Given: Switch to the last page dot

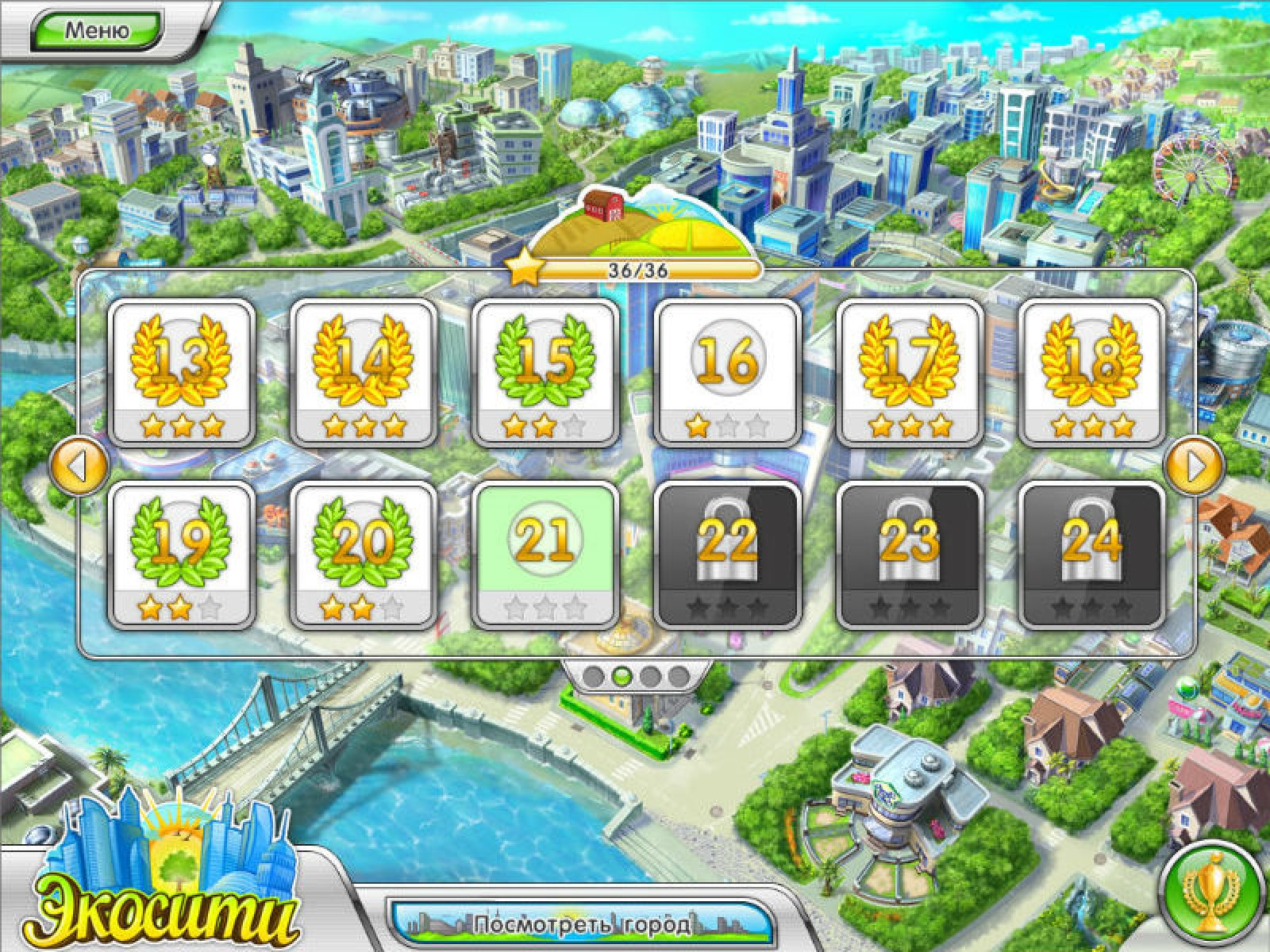Looking at the screenshot, I should (679, 676).
